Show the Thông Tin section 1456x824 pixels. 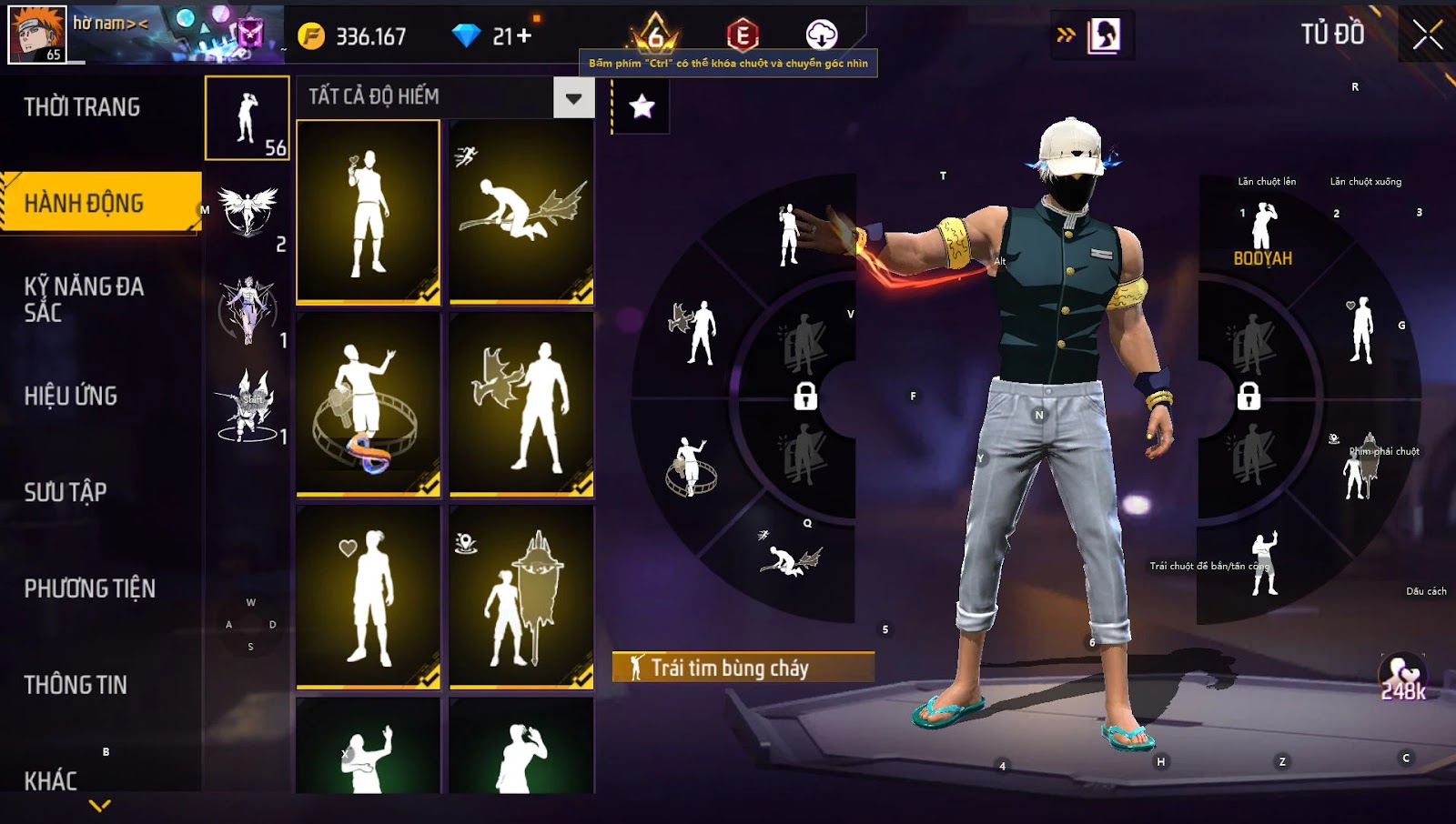(76, 685)
